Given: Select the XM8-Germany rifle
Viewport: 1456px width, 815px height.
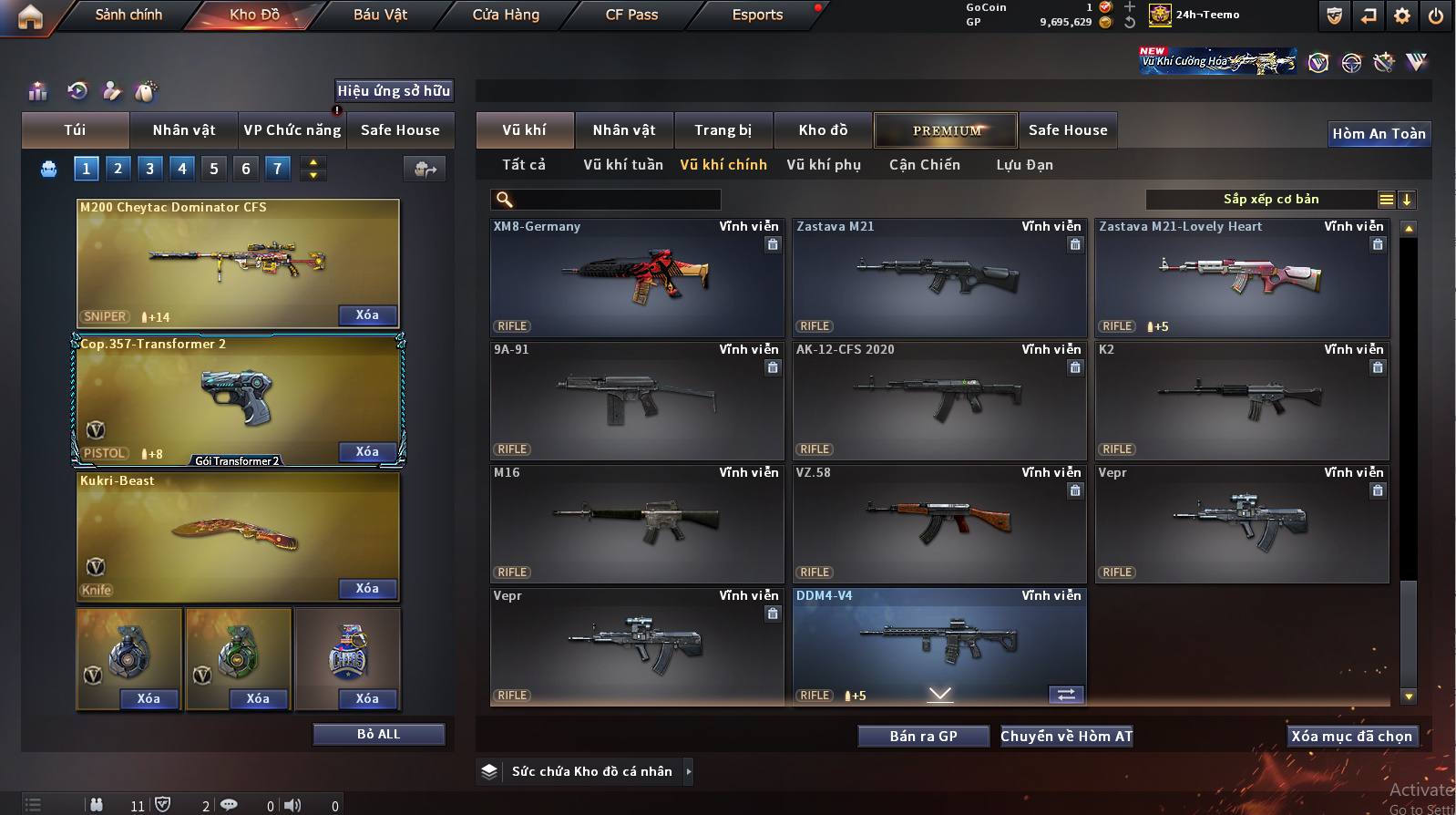Looking at the screenshot, I should [x=637, y=278].
